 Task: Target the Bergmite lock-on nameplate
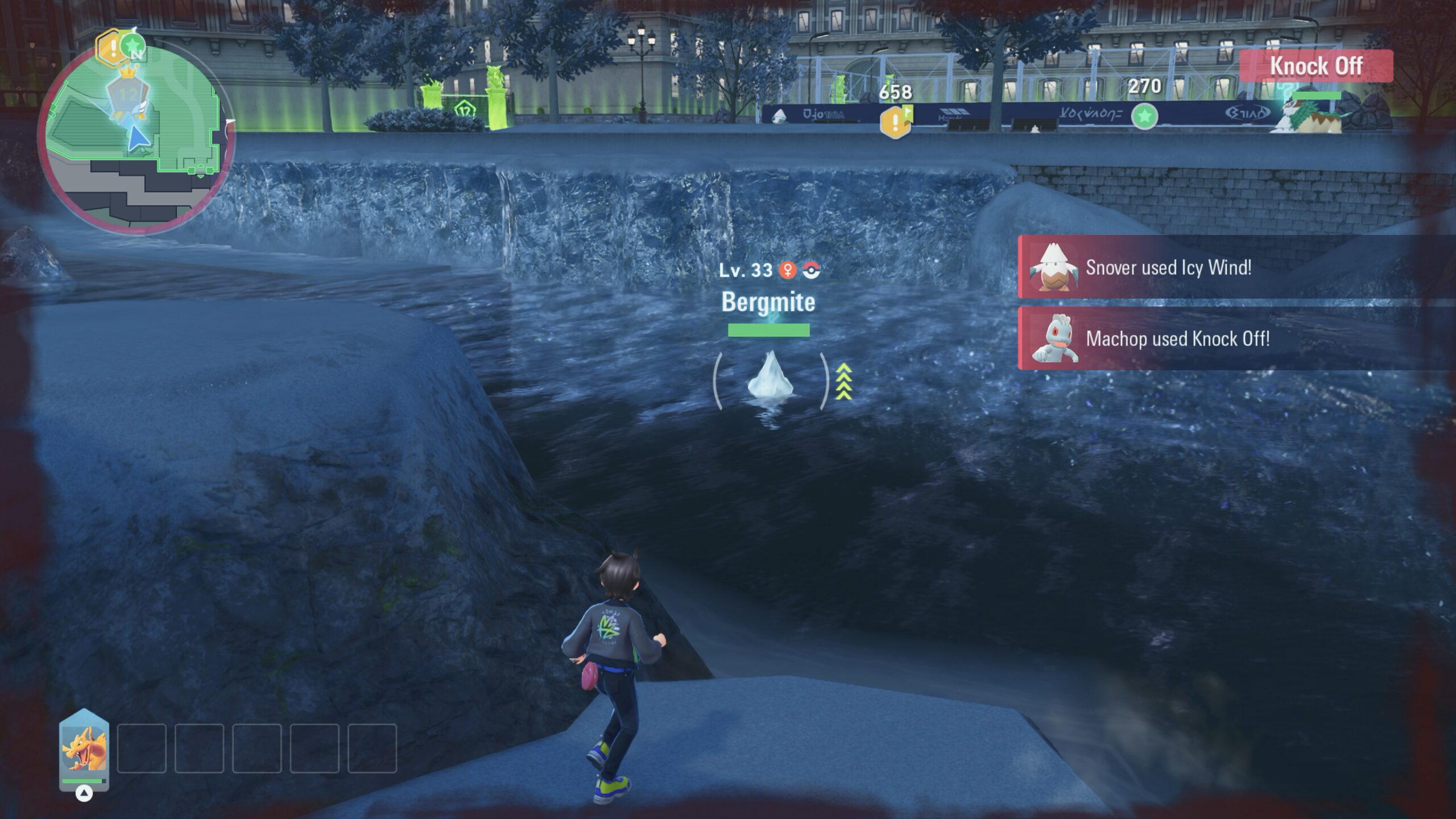coord(768,301)
